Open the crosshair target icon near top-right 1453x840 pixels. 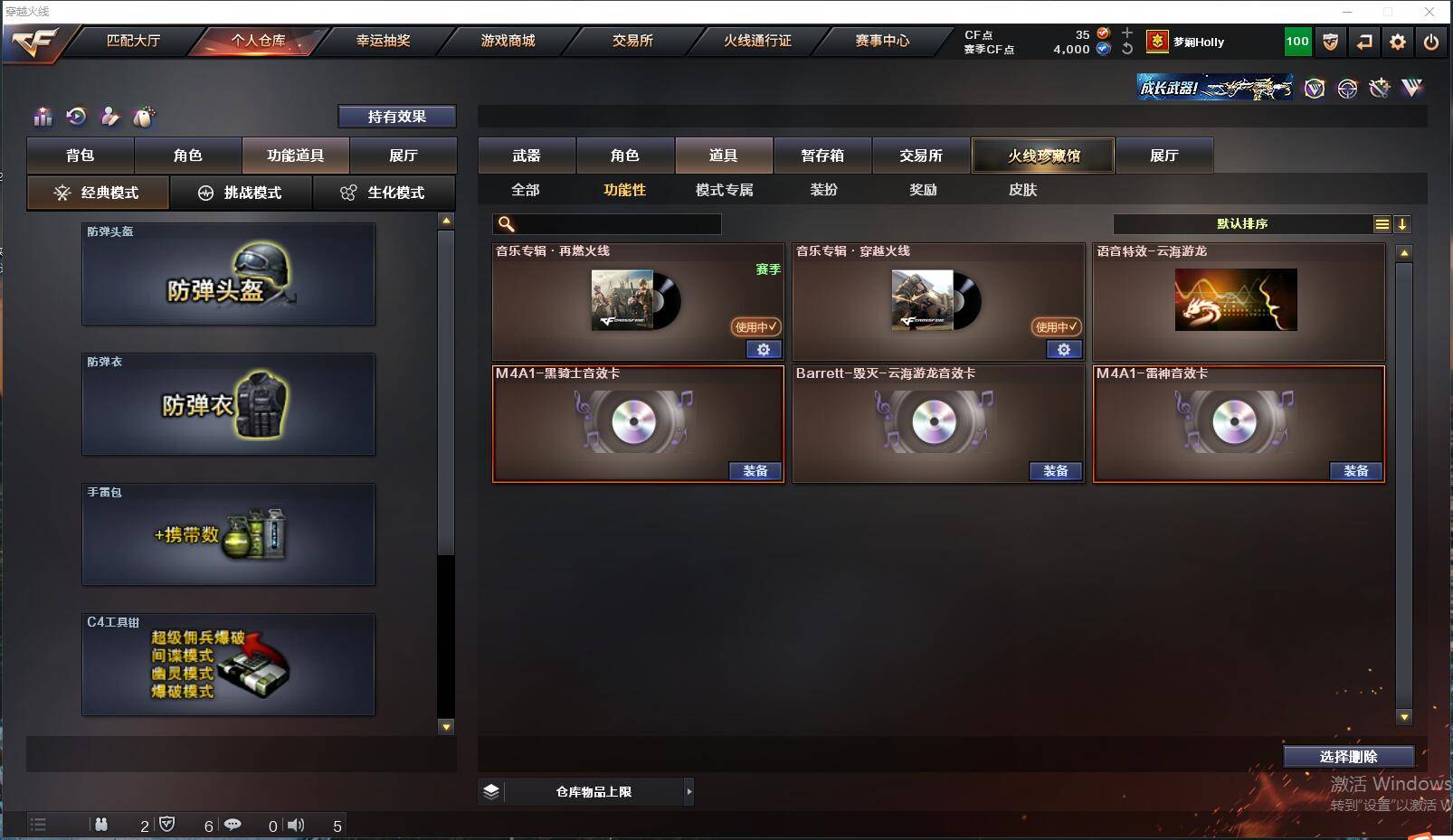1347,88
